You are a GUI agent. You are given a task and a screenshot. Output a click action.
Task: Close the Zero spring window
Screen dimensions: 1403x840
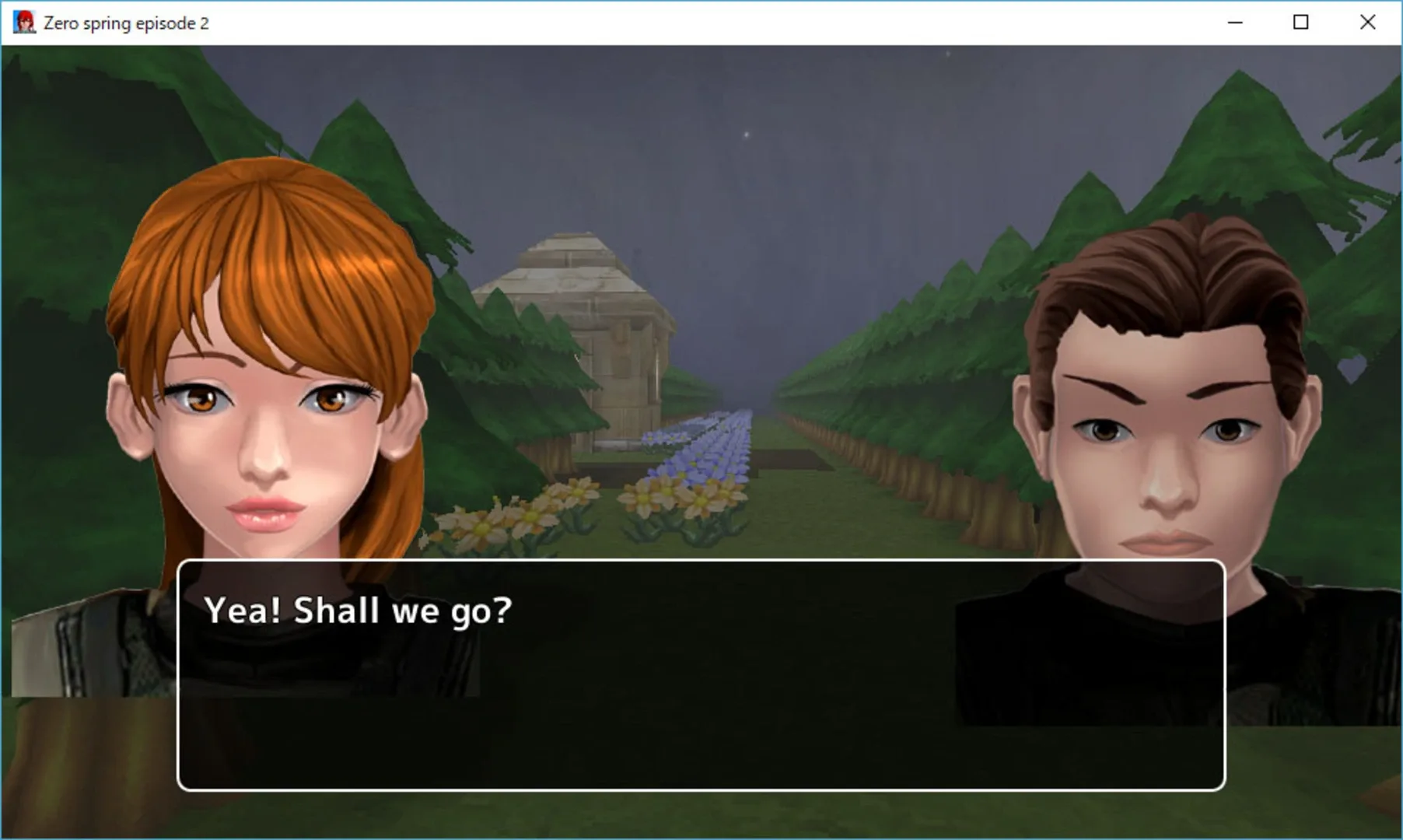(x=1366, y=23)
